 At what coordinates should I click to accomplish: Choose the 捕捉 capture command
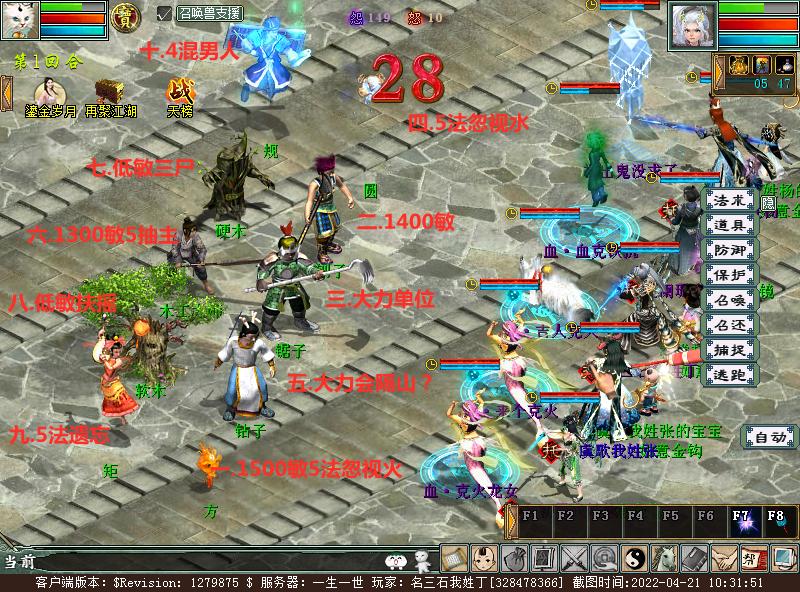pyautogui.click(x=730, y=350)
